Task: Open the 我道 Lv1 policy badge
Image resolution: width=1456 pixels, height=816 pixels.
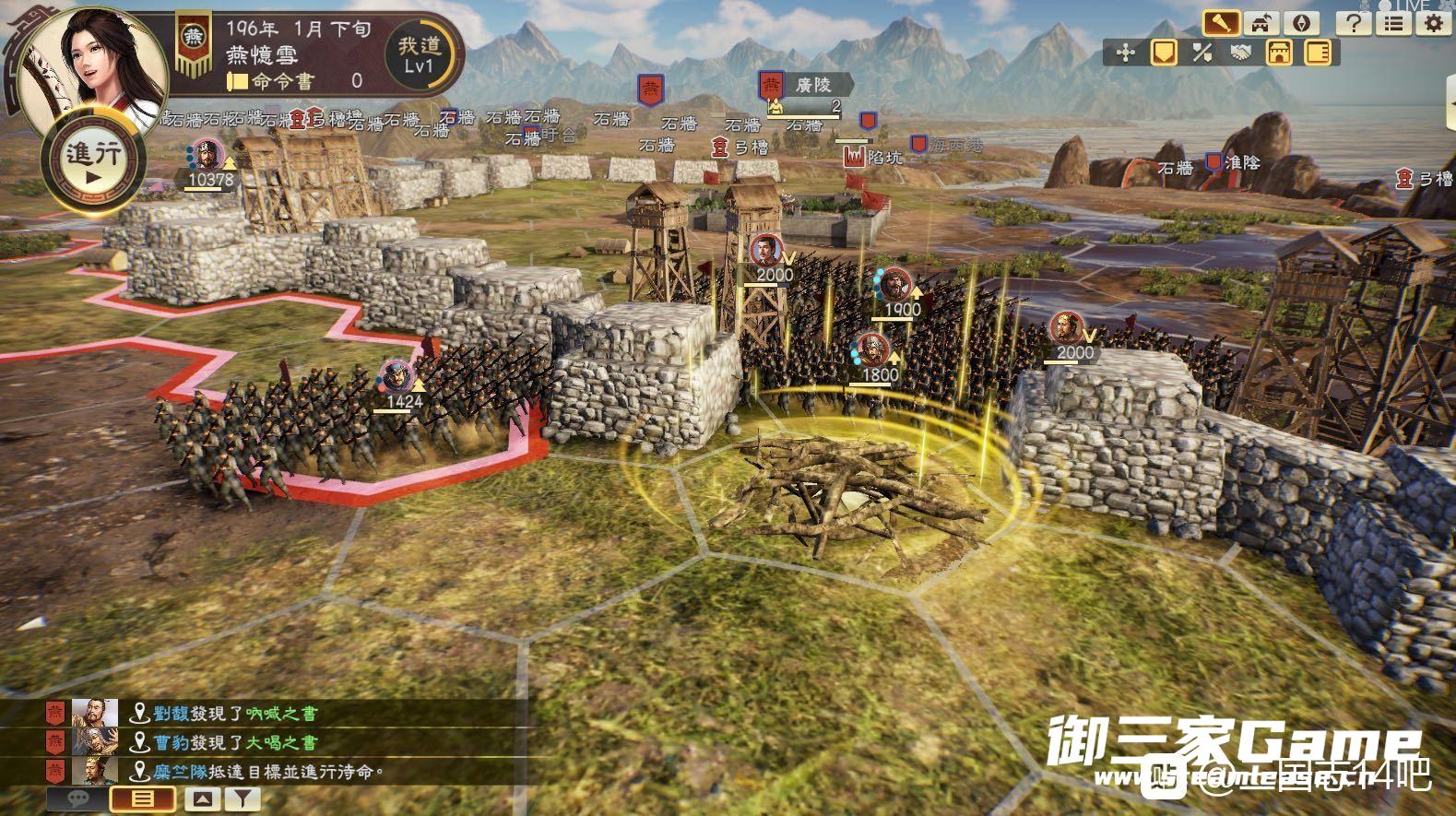Action: 420,55
